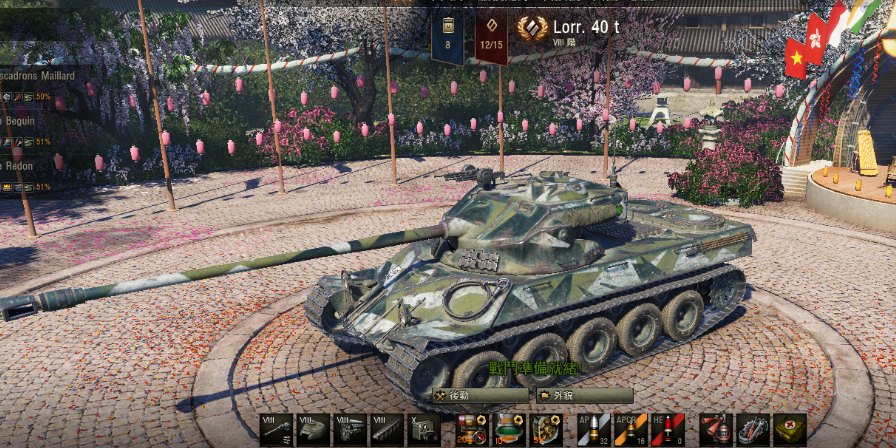Open the red banner showing 12/15

[490, 39]
